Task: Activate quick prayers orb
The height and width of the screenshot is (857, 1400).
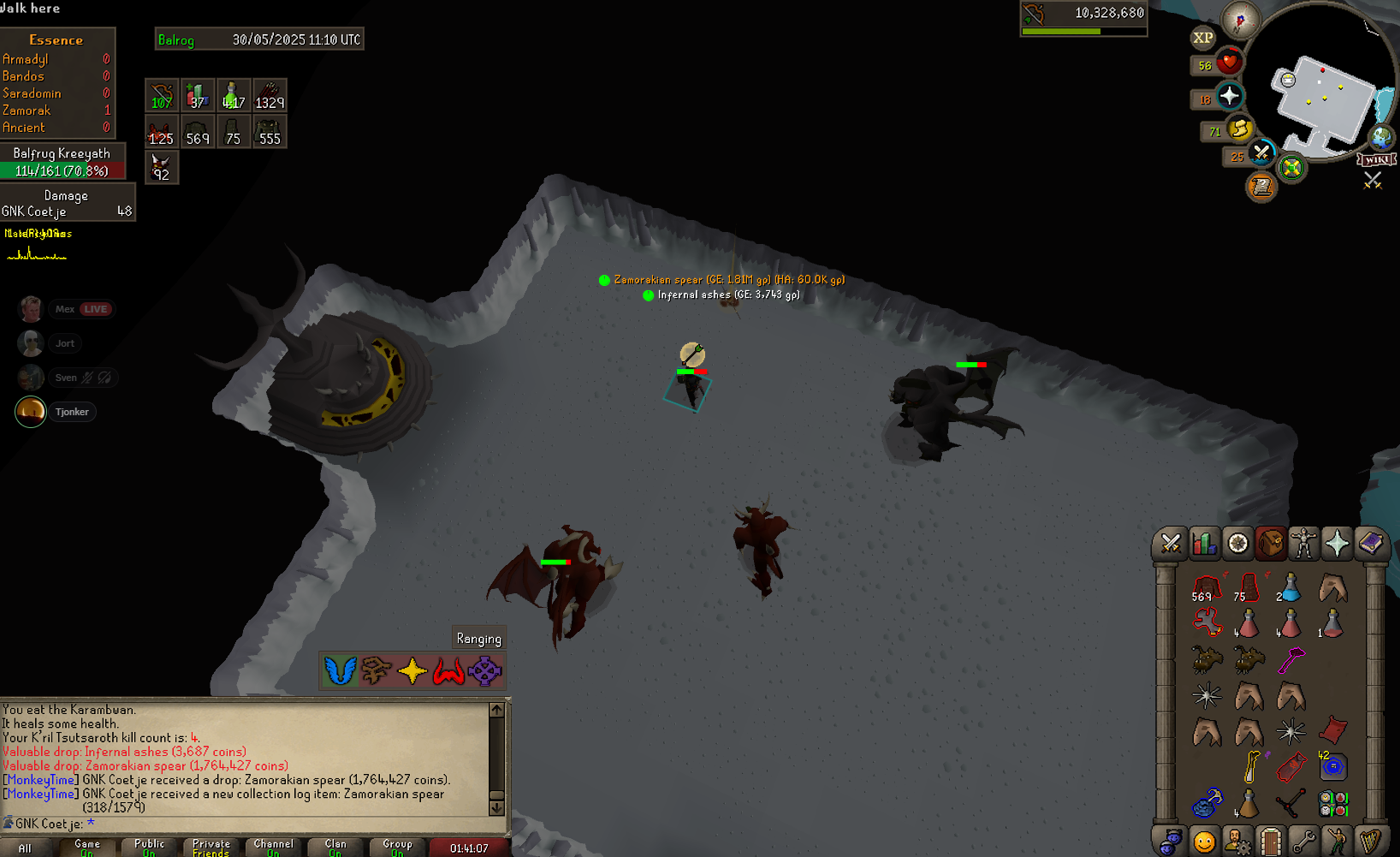Action: 1230,96
